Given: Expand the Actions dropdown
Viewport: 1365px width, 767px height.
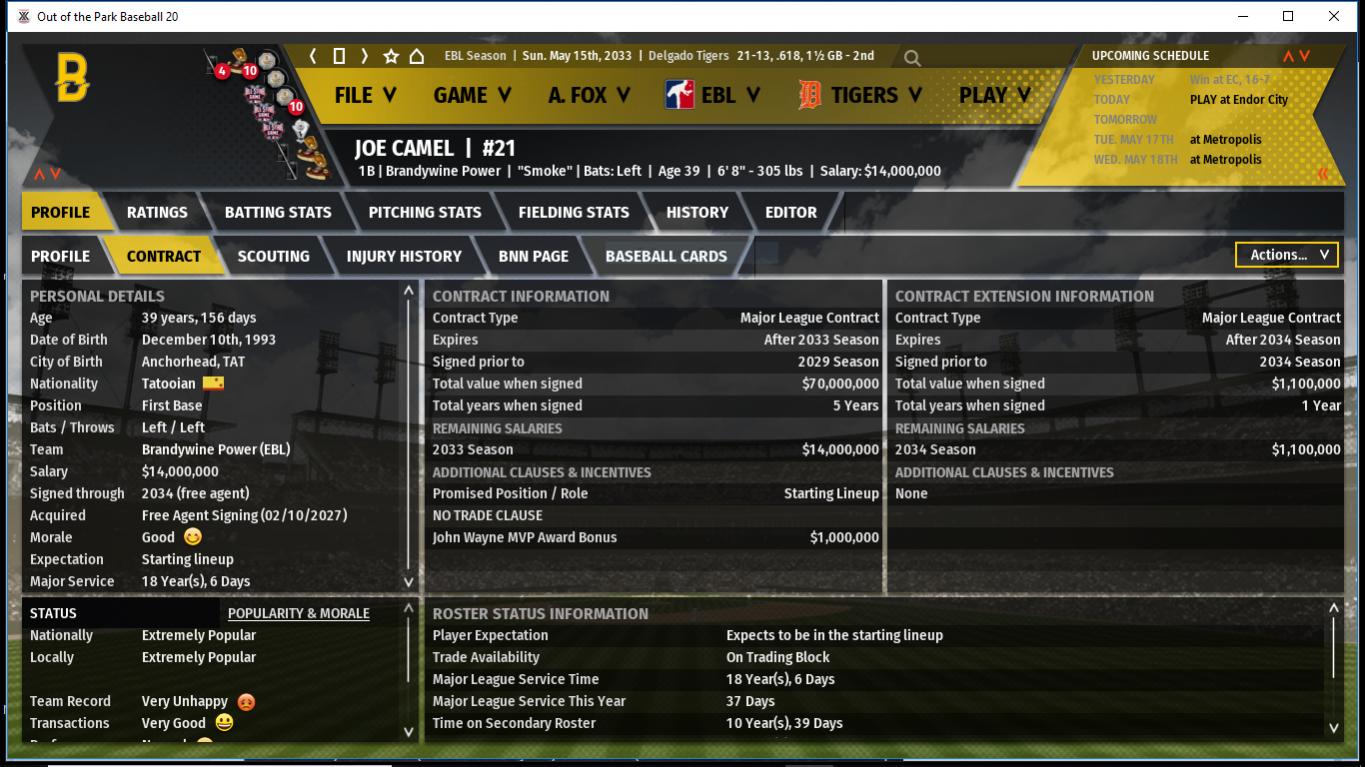Looking at the screenshot, I should click(1287, 255).
